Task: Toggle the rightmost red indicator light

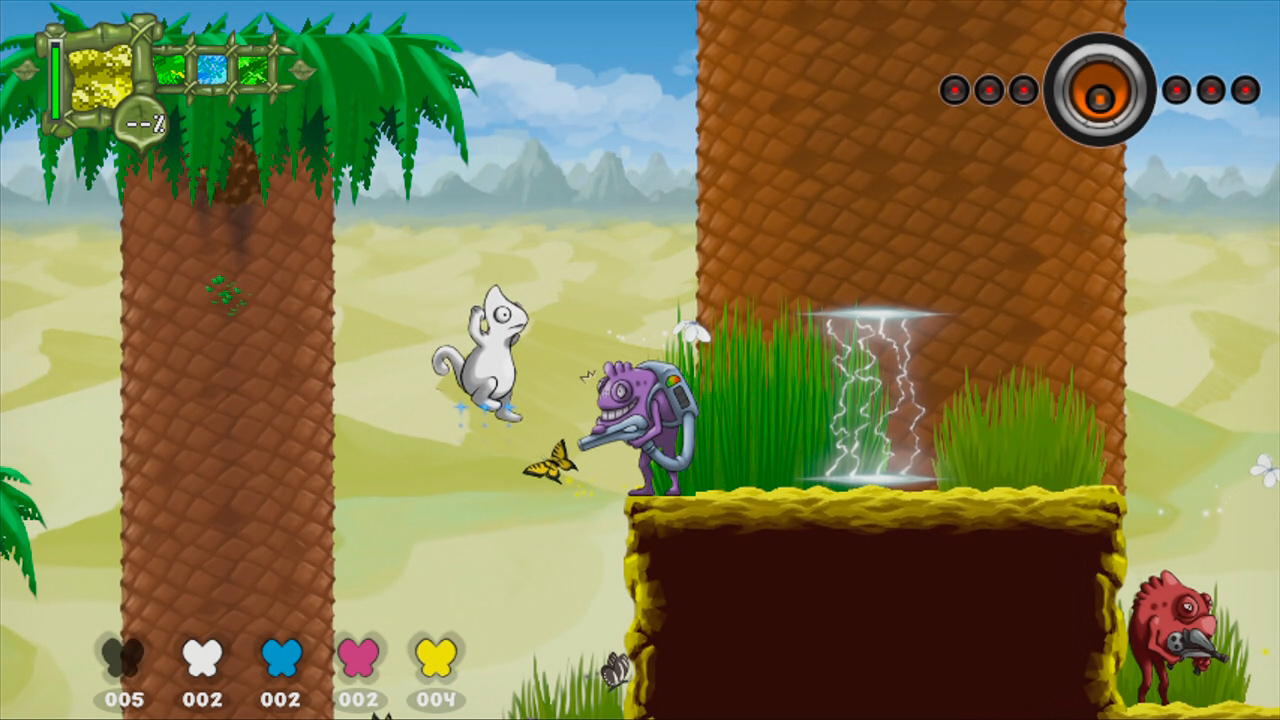Action: coord(1243,89)
